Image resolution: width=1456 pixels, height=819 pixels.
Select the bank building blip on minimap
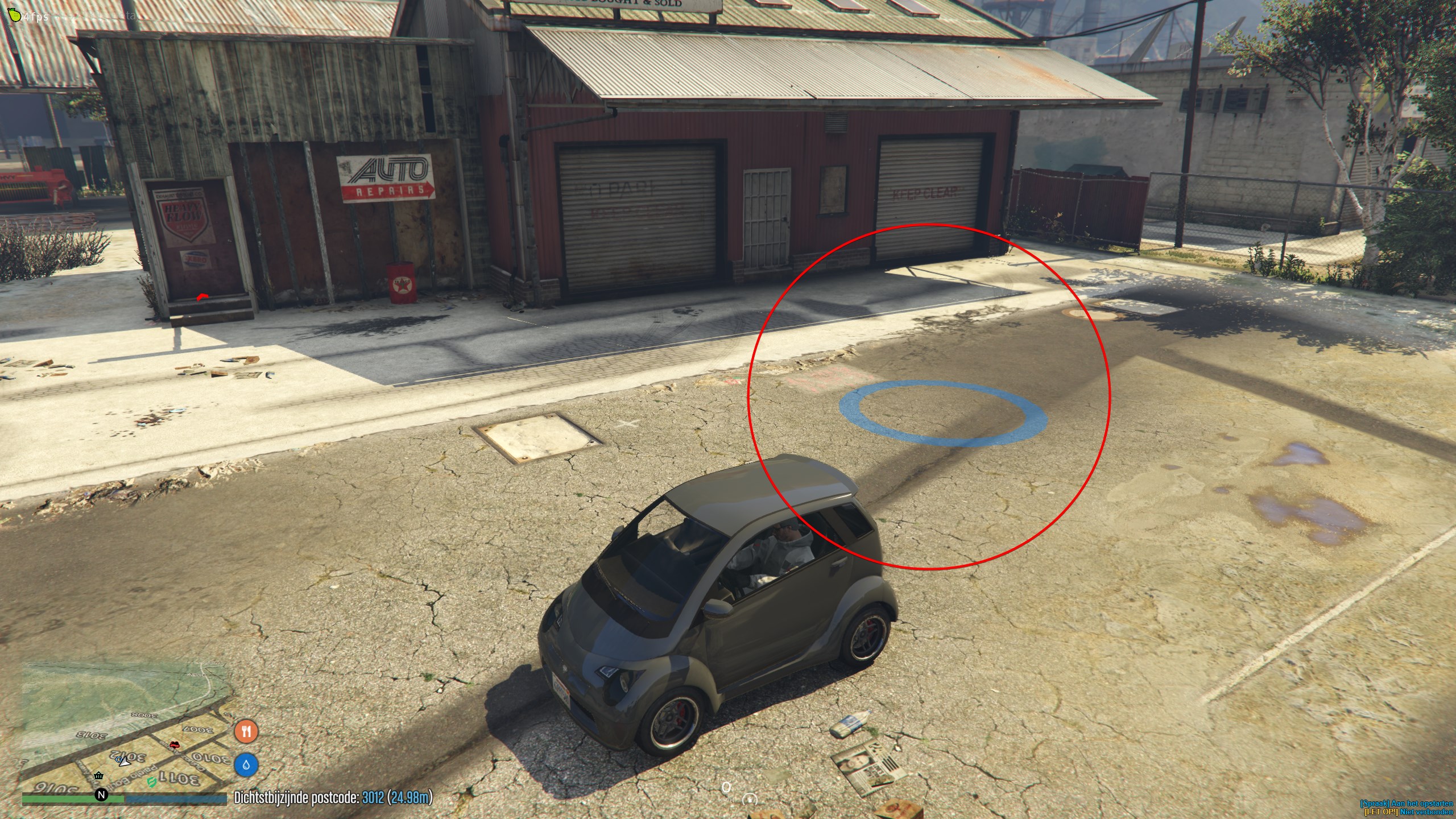99,776
